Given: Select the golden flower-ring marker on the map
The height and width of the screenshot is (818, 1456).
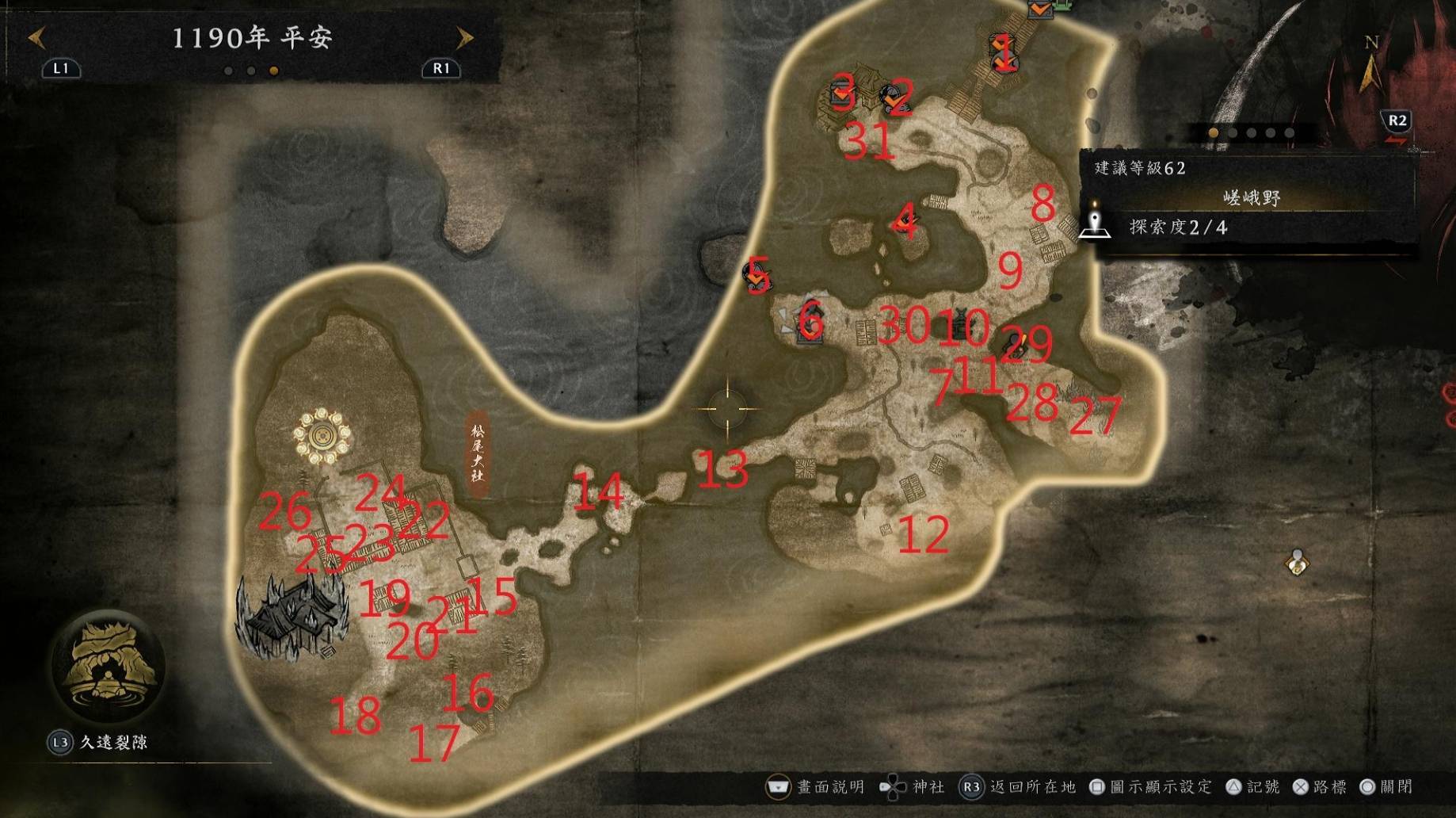Looking at the screenshot, I should [x=322, y=436].
